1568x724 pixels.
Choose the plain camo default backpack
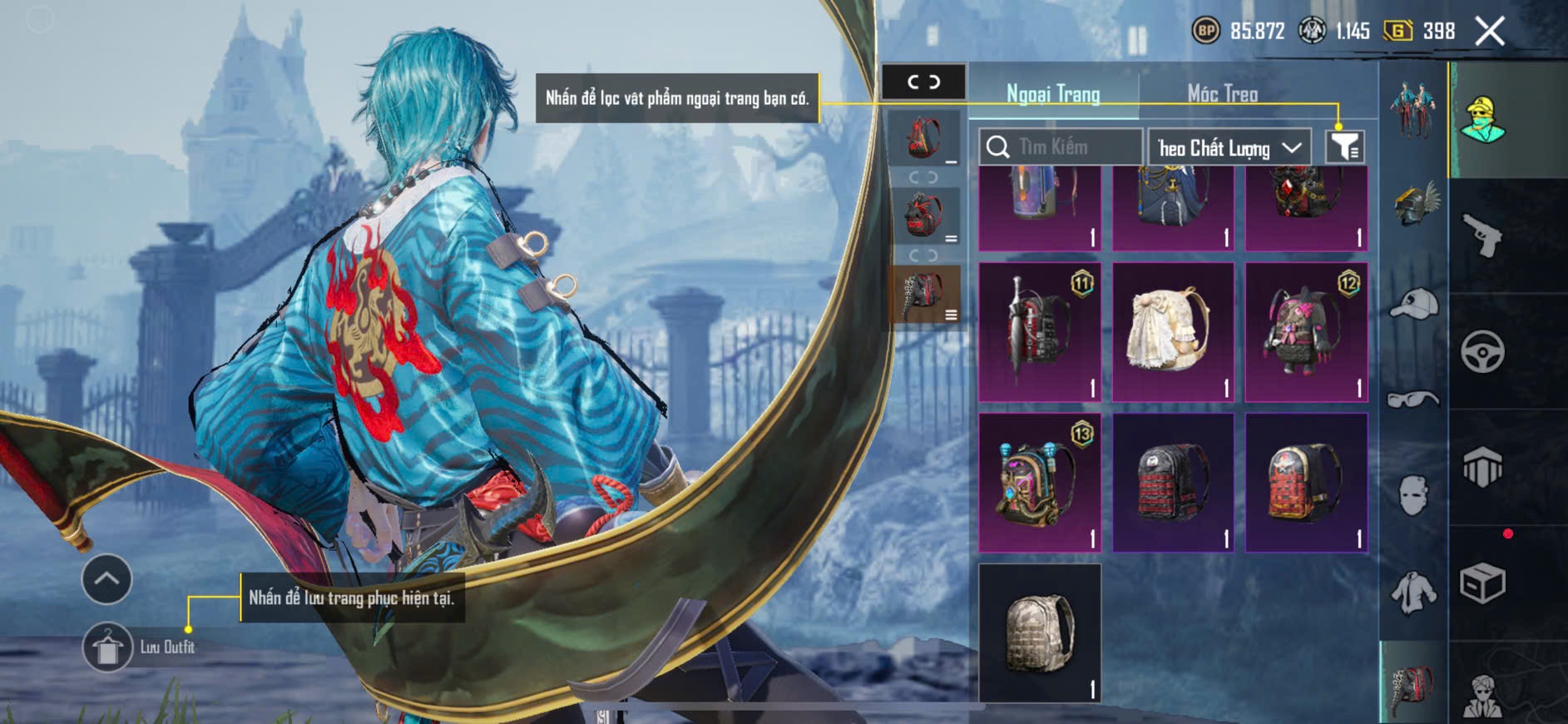coord(1039,632)
